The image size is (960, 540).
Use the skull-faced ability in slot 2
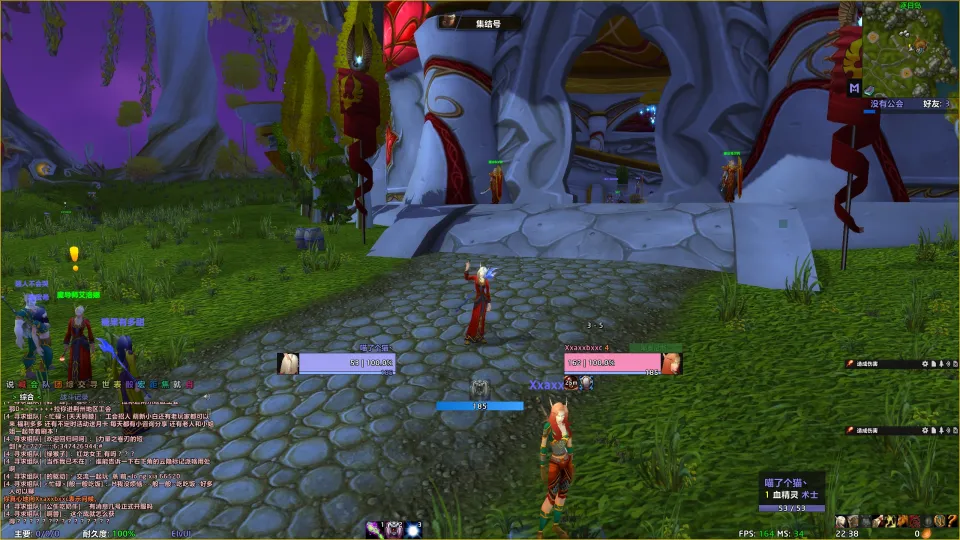pyautogui.click(x=394, y=528)
